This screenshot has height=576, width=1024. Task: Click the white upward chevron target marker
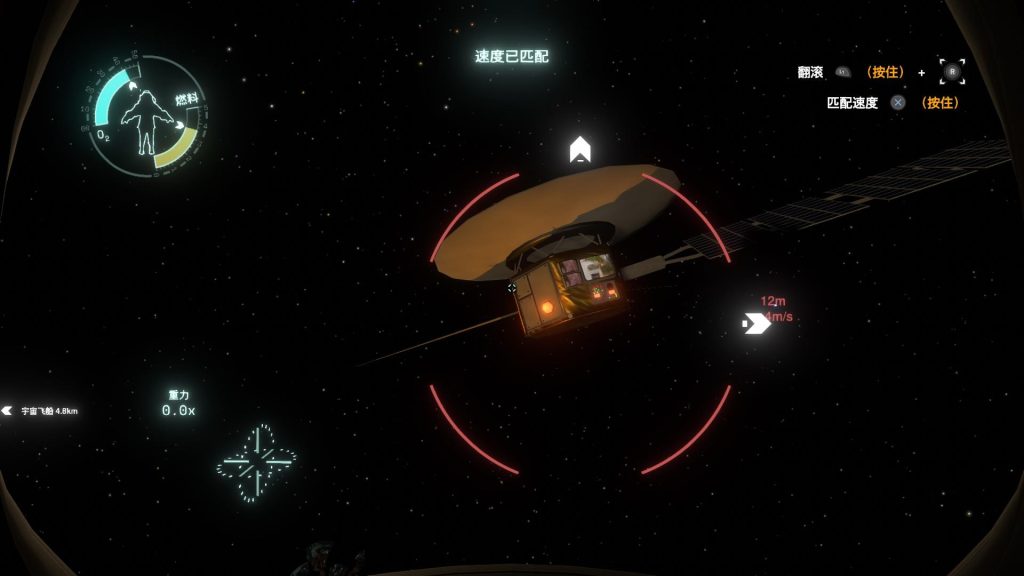click(x=580, y=150)
